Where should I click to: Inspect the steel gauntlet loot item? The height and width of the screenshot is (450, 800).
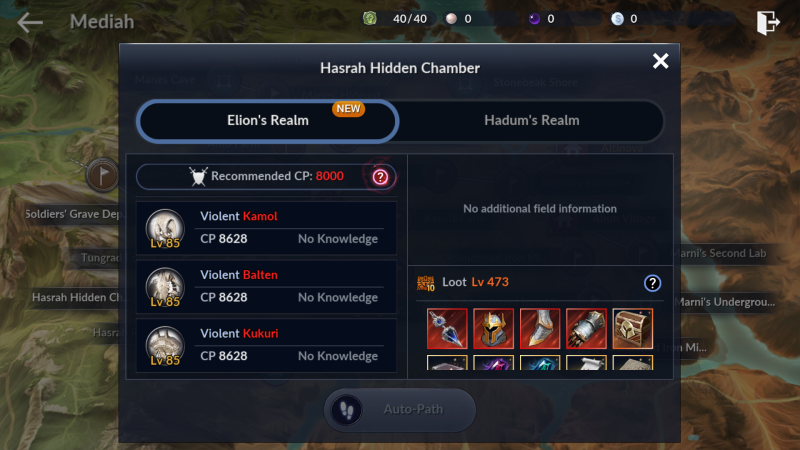point(586,328)
